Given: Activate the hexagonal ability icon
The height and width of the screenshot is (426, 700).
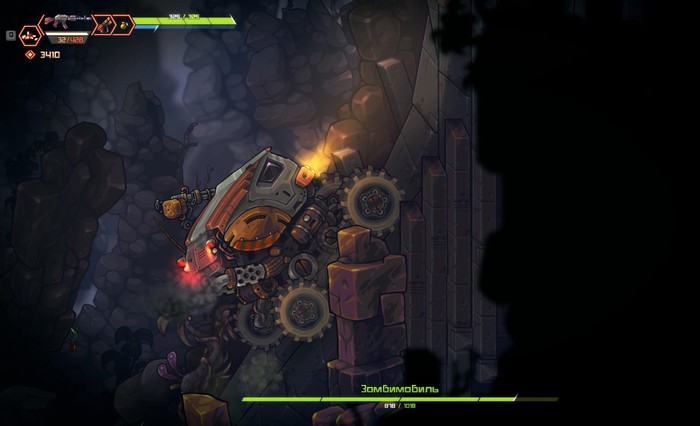Looking at the screenshot, I should [30, 34].
